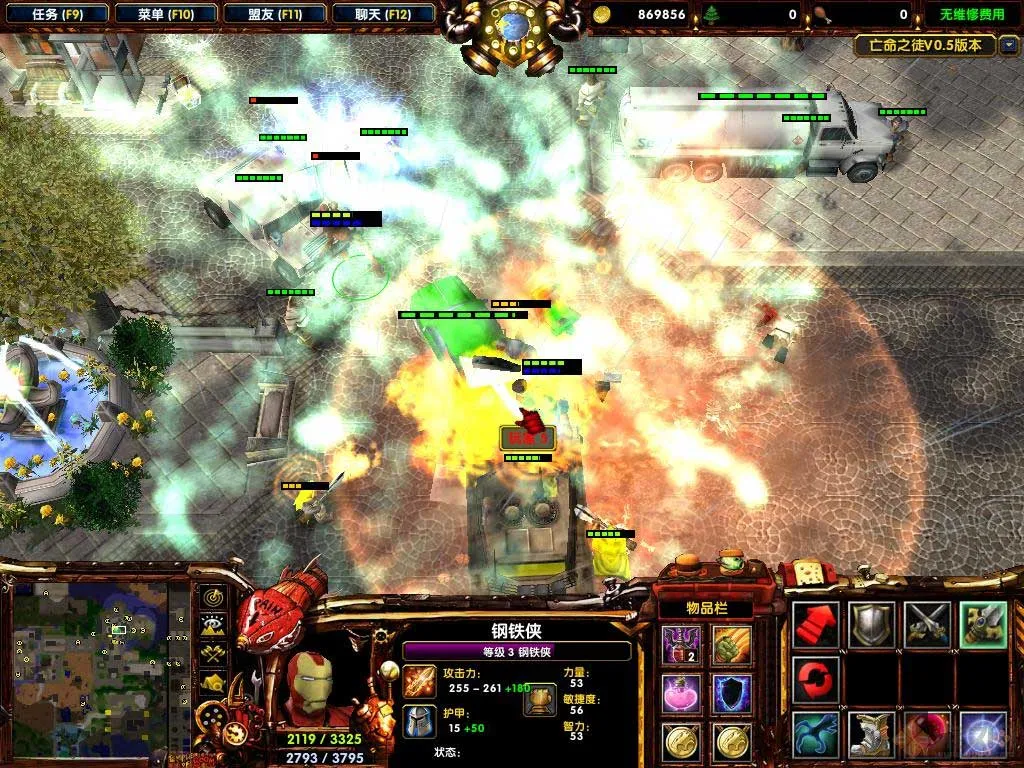This screenshot has width=1024, height=768.
Task: Toggle minimap terrain display eye button
Action: click(213, 626)
